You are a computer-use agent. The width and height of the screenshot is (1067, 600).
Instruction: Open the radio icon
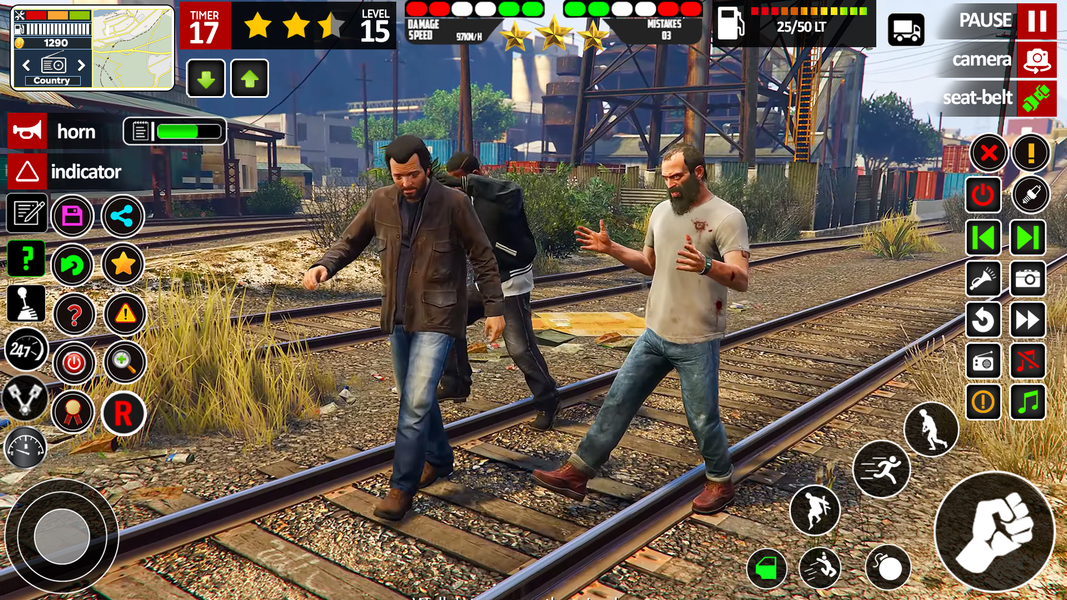(983, 361)
